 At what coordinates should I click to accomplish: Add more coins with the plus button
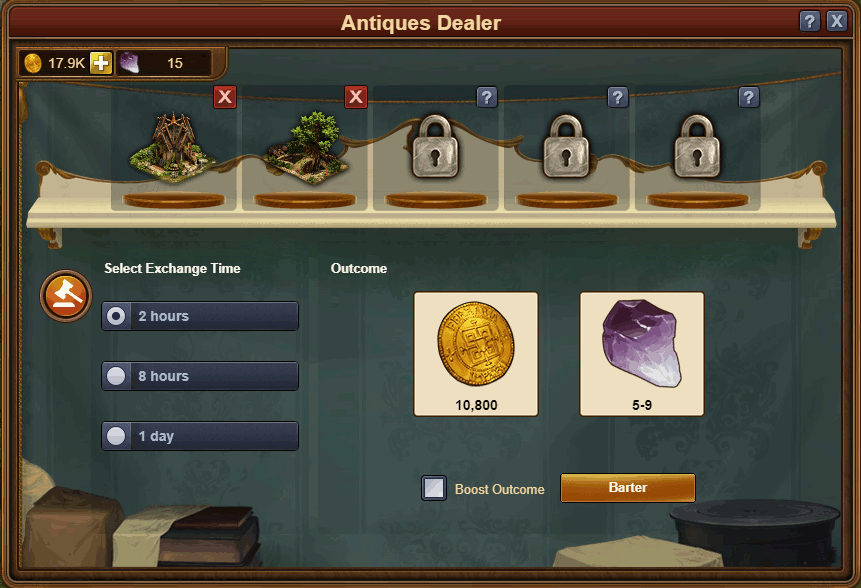pos(101,63)
